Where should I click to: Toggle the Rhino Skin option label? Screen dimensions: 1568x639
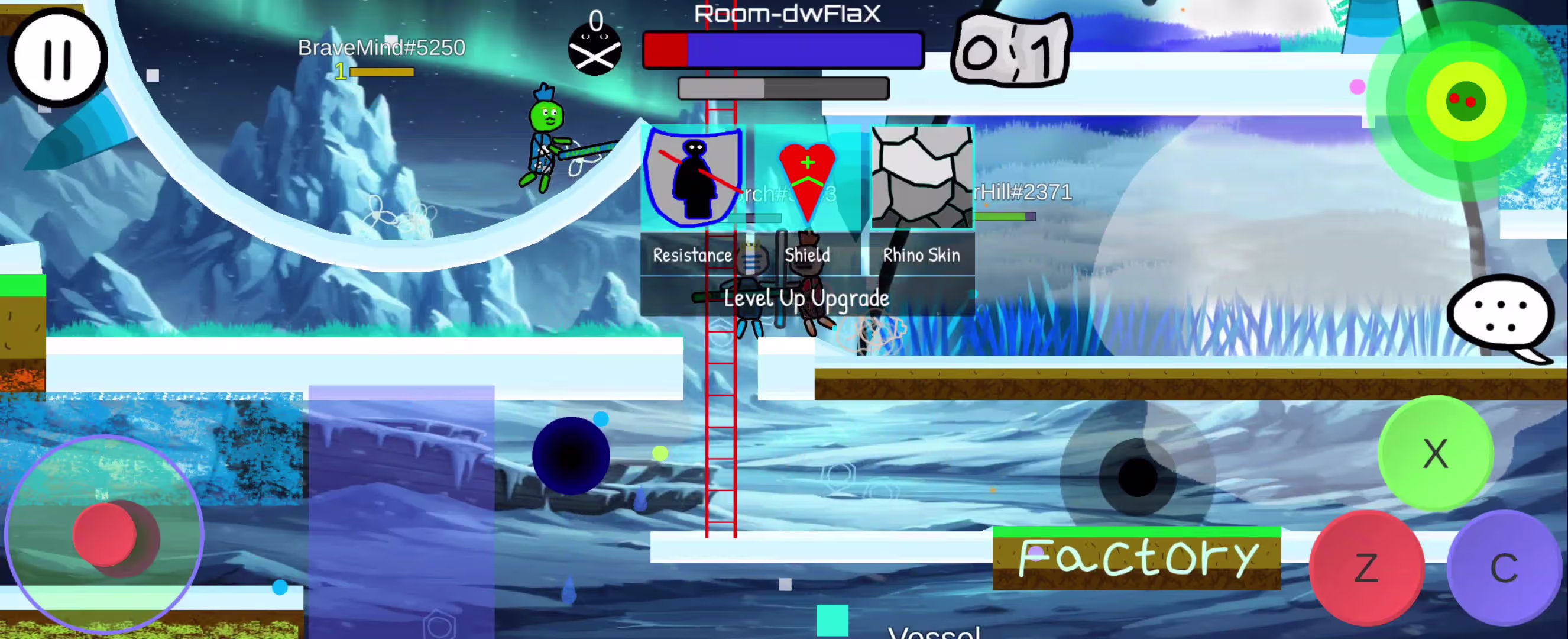pos(921,254)
